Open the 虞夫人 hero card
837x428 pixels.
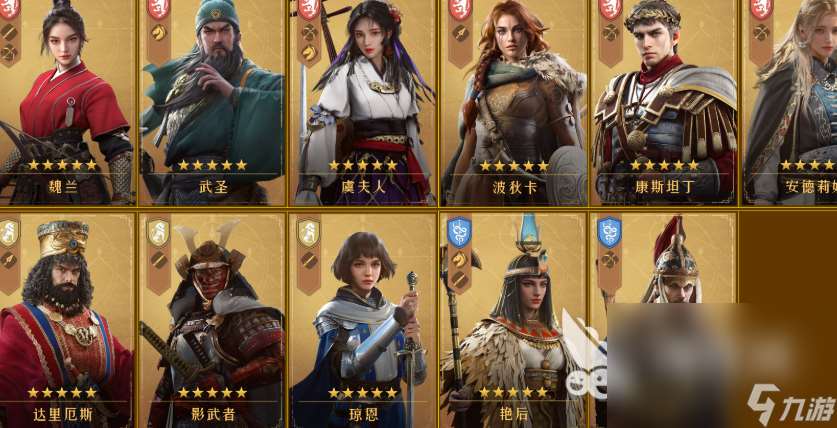click(363, 100)
